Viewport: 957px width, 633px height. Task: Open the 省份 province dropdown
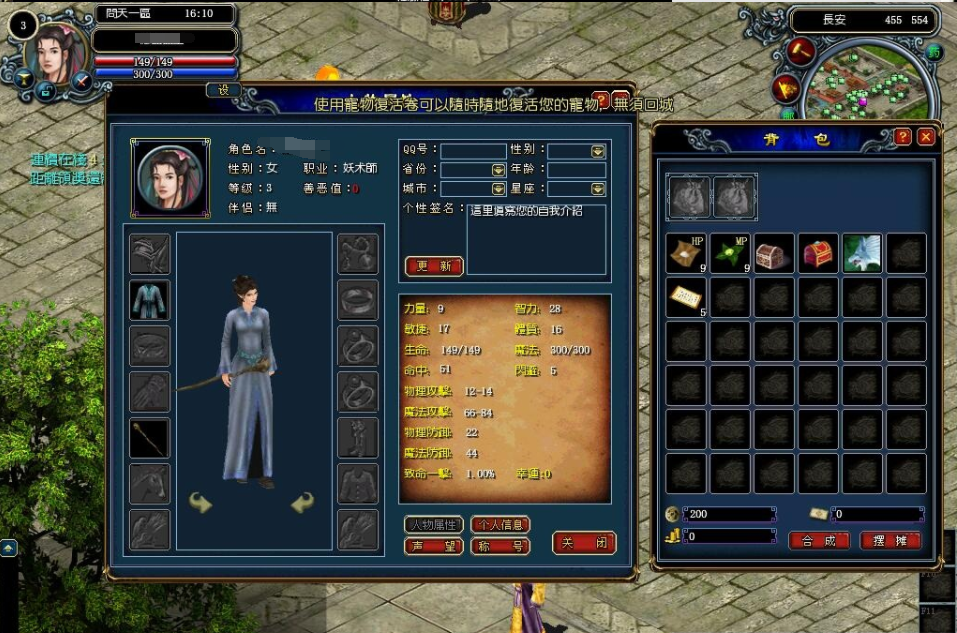pyautogui.click(x=498, y=170)
